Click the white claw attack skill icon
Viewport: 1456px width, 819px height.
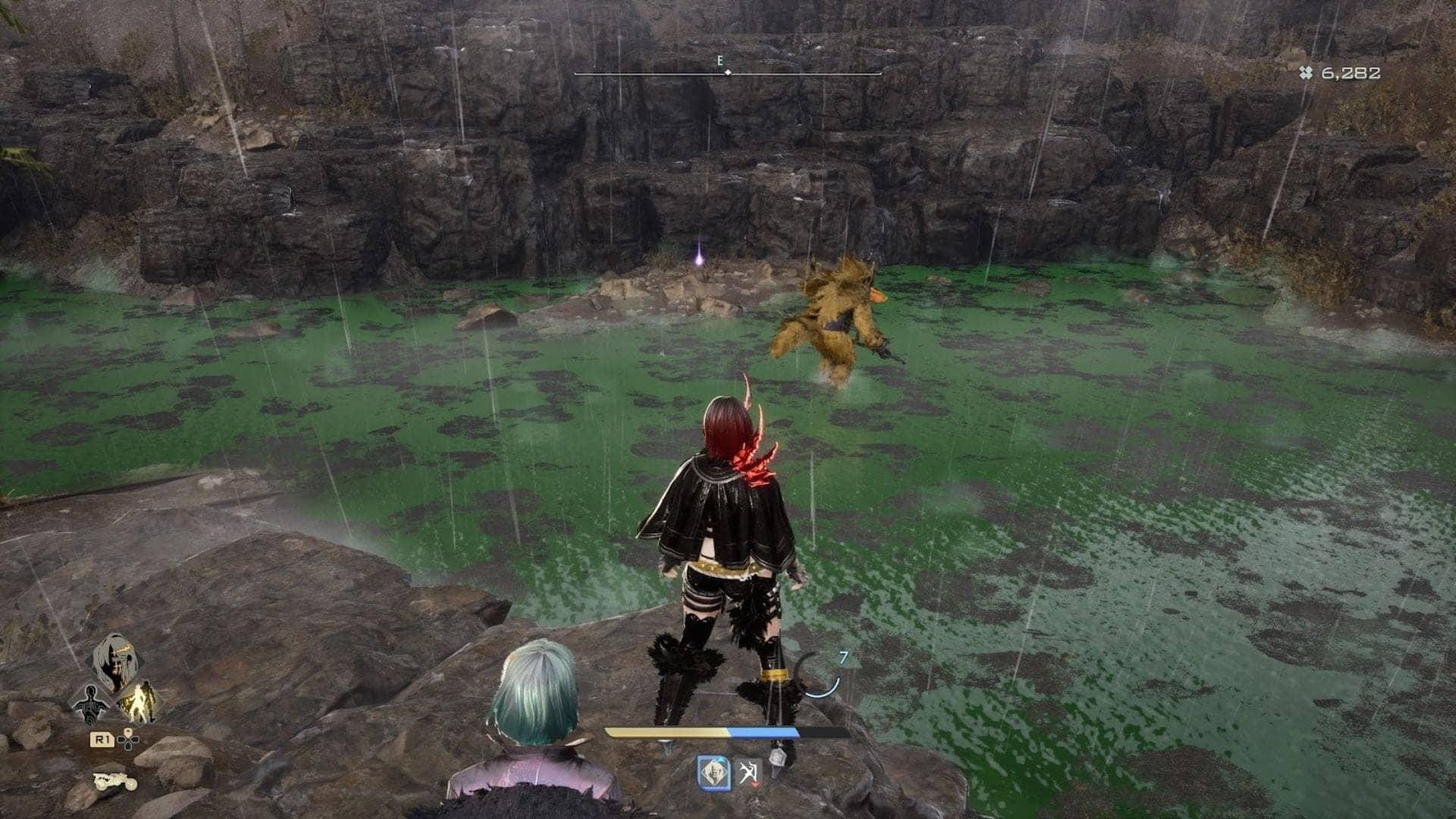pos(749,770)
